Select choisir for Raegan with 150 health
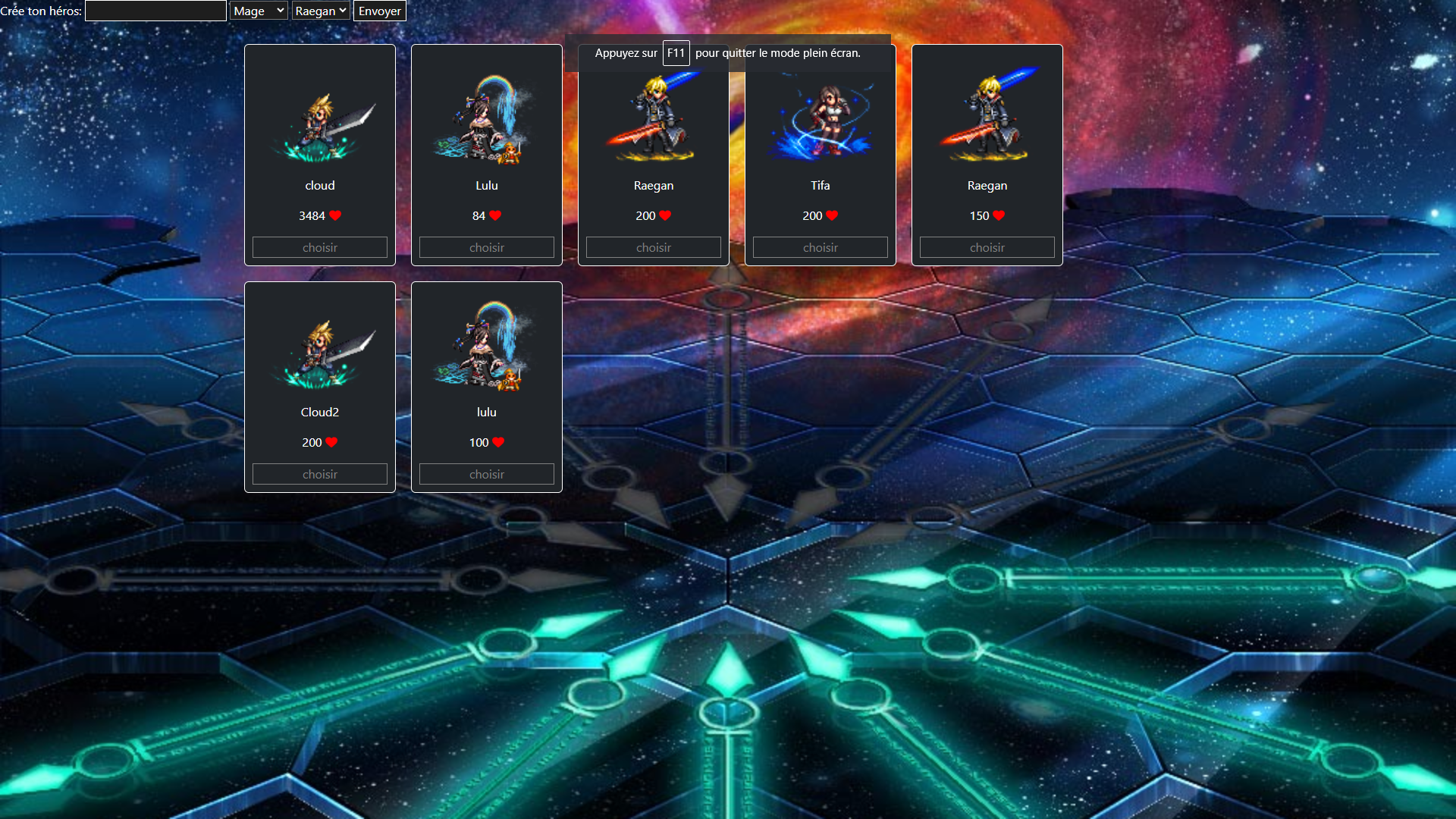The height and width of the screenshot is (819, 1456). (x=987, y=247)
